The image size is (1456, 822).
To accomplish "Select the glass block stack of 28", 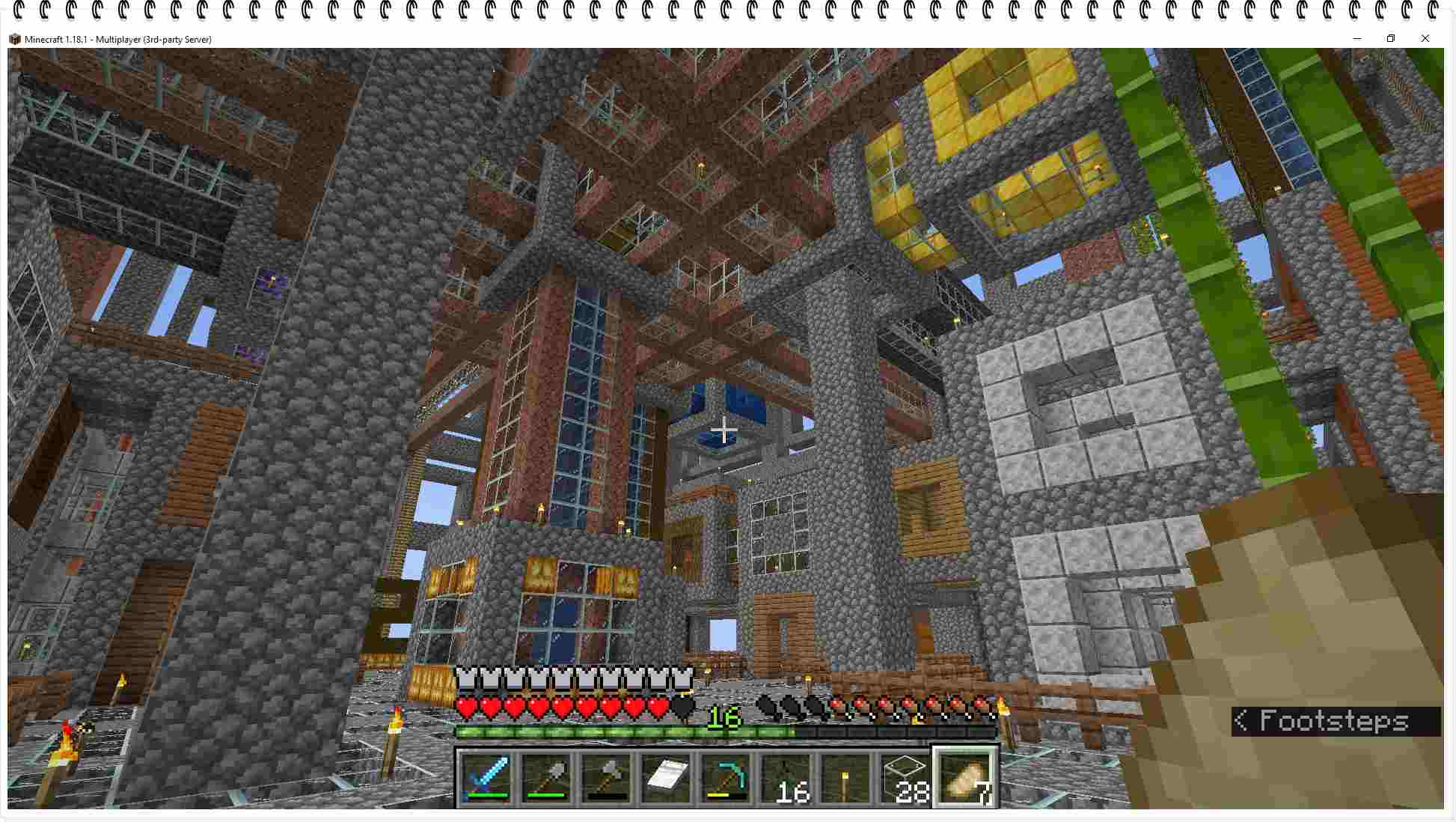I will pos(905,778).
